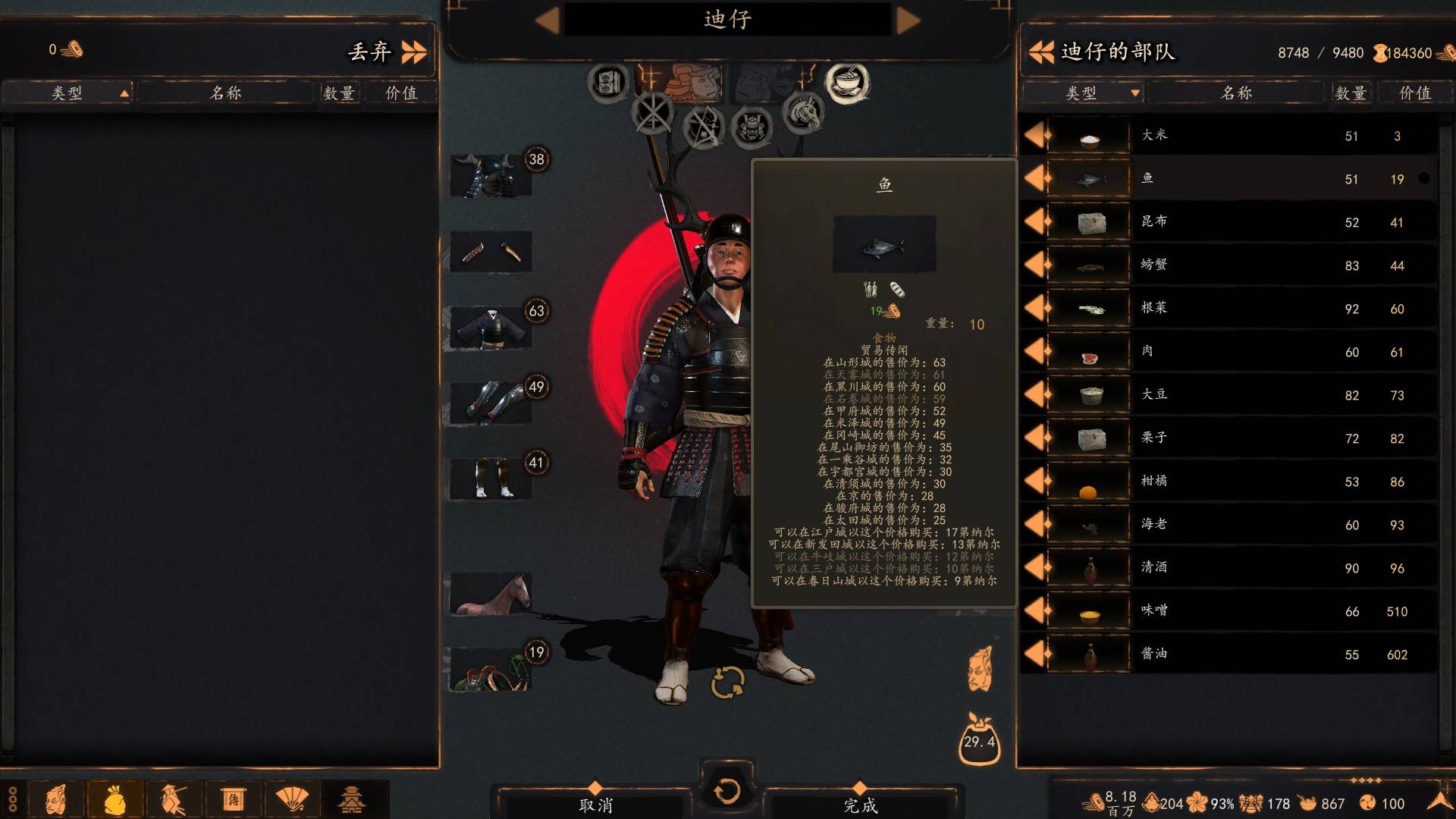Open the body armor equipment slot
The image size is (1456, 819).
[491, 328]
